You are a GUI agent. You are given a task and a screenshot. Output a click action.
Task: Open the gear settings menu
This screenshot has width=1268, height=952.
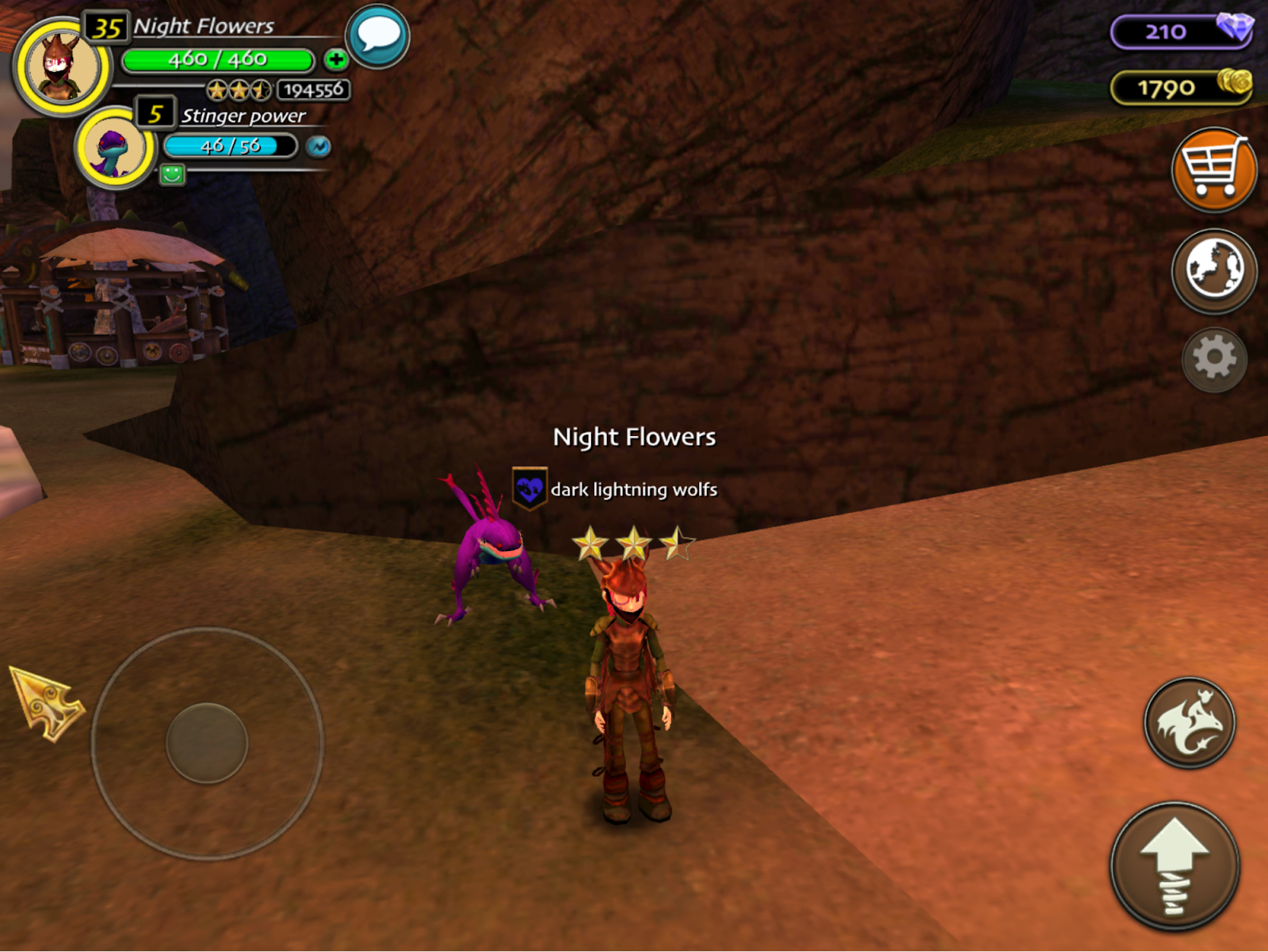[x=1214, y=359]
